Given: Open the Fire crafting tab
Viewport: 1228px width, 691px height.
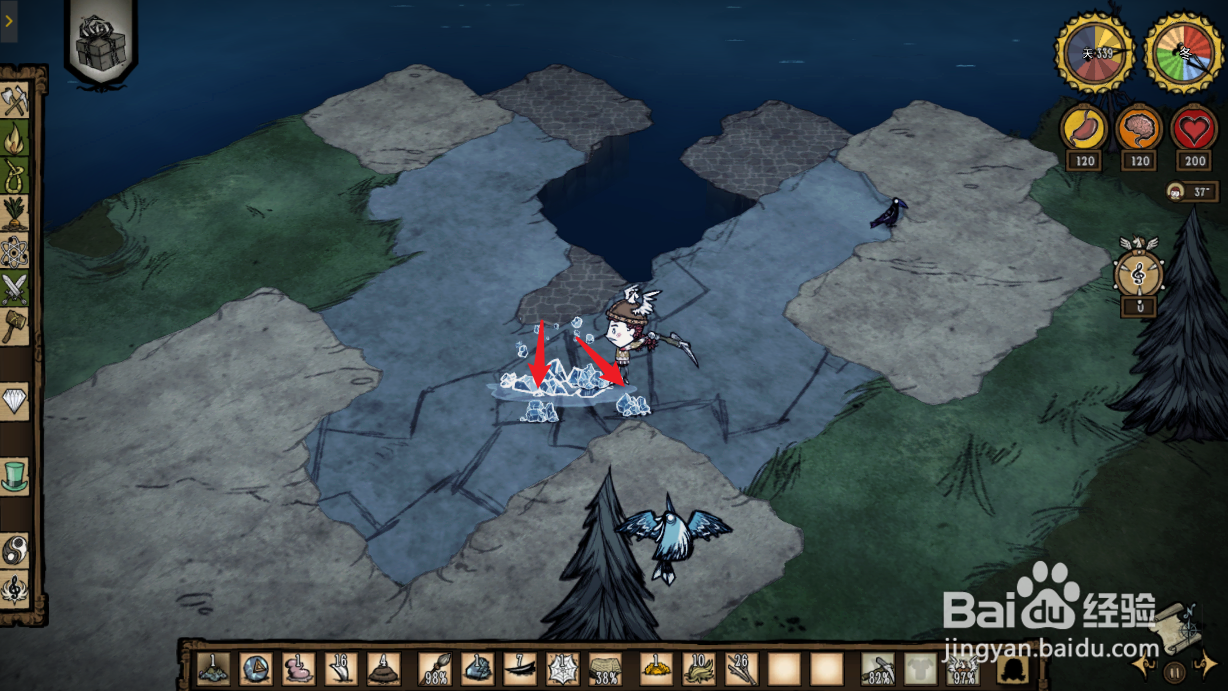Looking at the screenshot, I should point(15,139).
